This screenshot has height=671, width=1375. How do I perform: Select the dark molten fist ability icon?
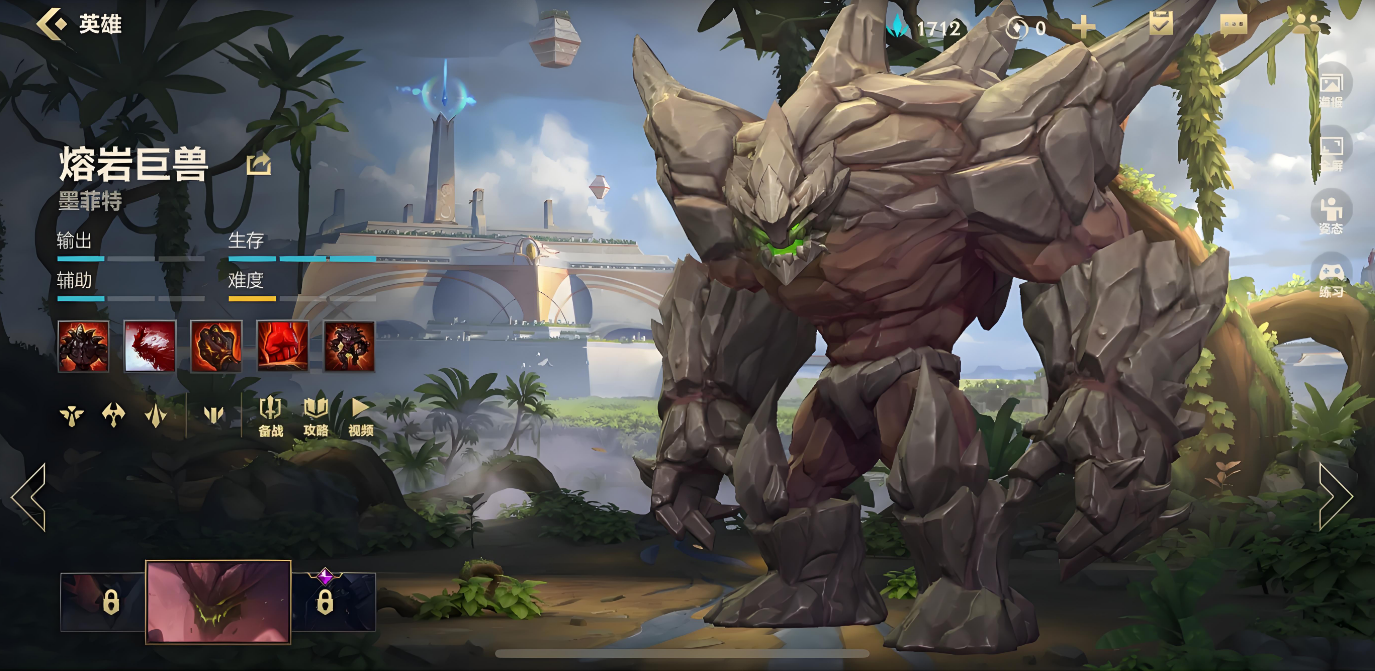[x=216, y=347]
